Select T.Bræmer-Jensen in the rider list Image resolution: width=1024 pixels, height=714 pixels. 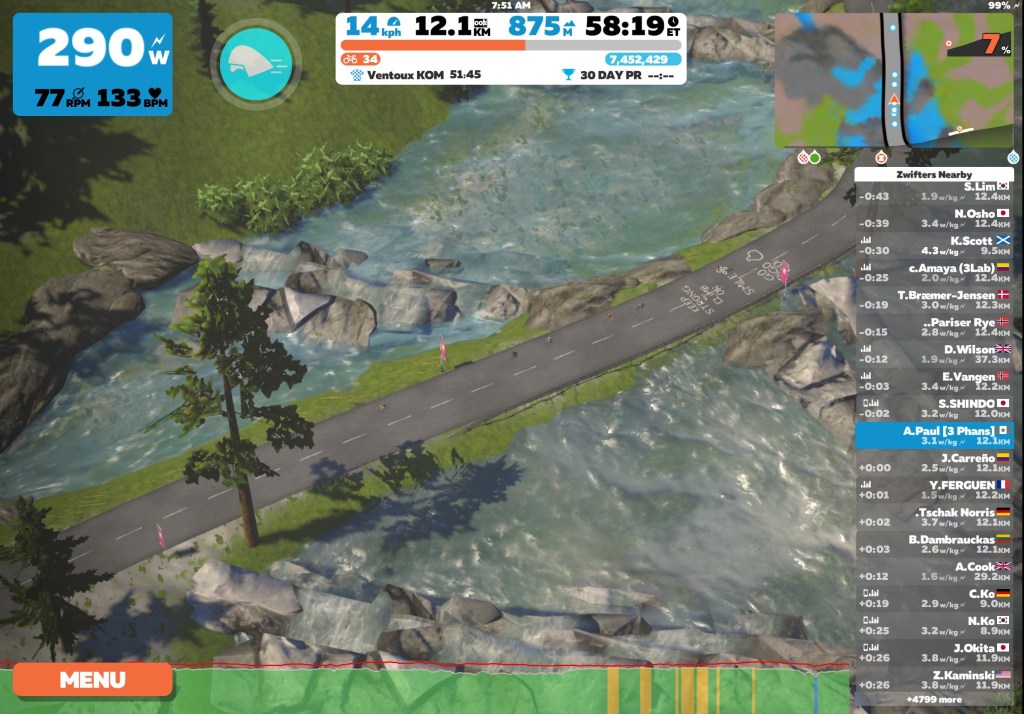(x=933, y=300)
